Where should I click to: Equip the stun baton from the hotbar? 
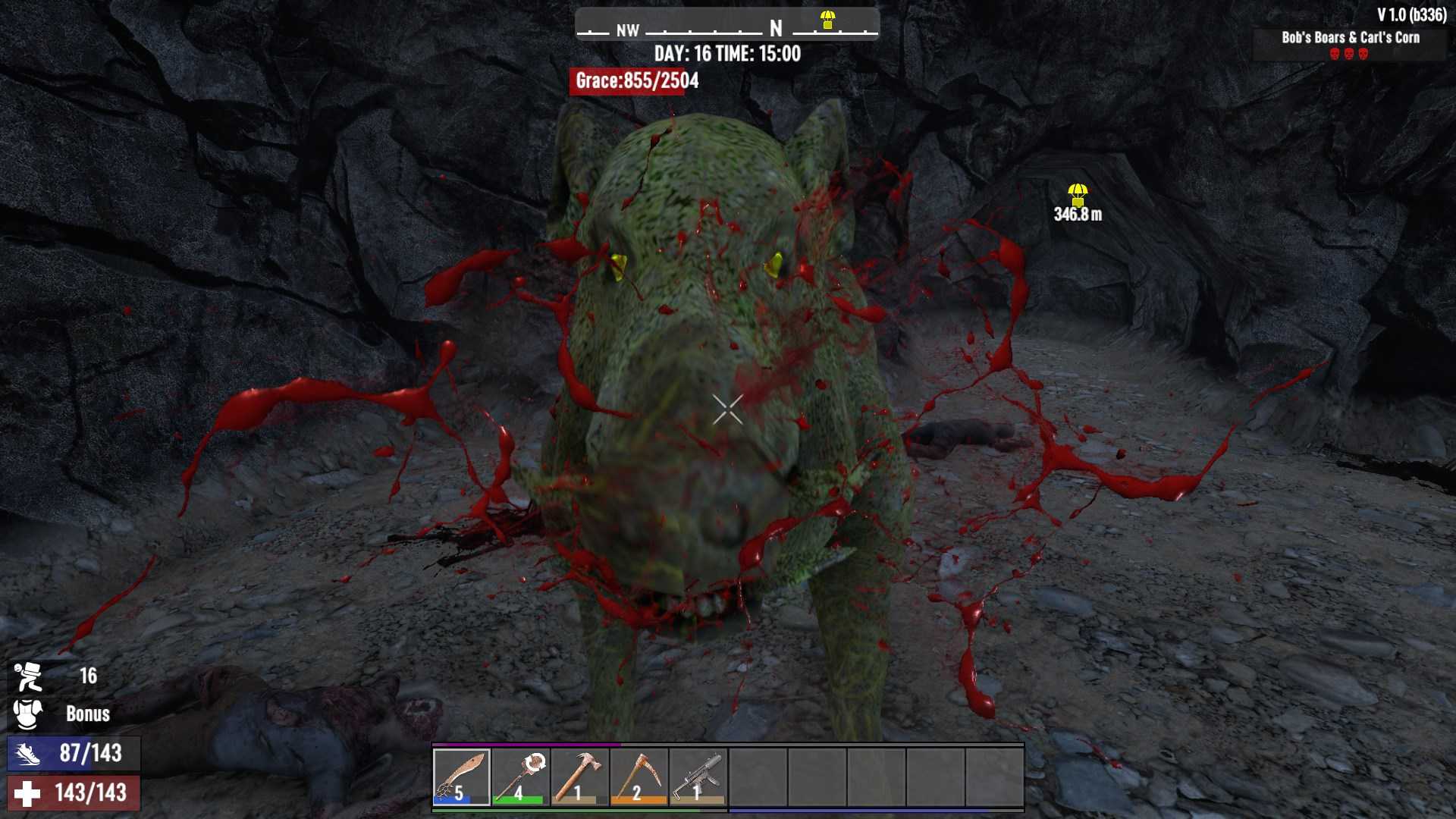[x=520, y=777]
